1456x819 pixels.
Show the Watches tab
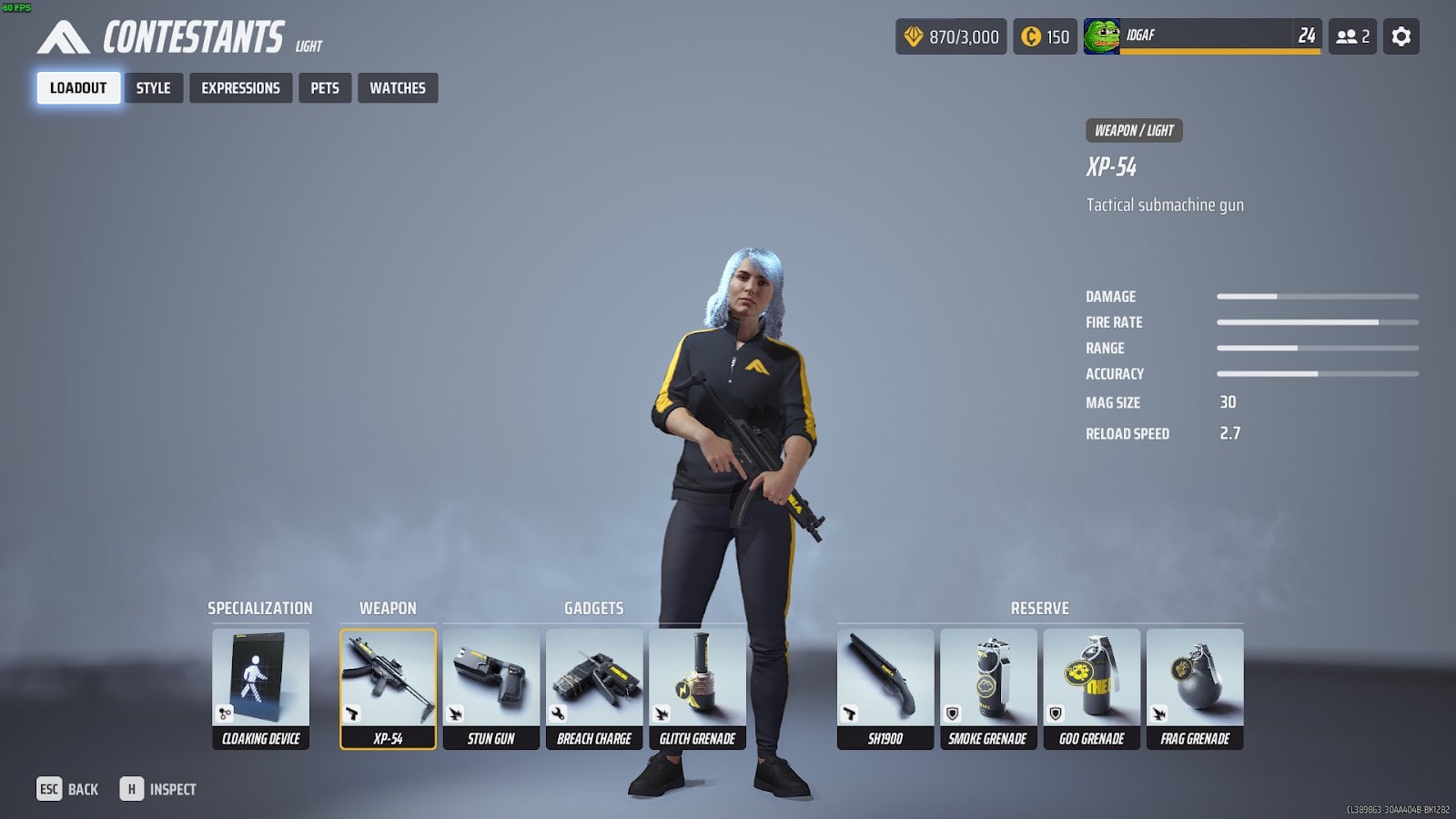[x=398, y=88]
